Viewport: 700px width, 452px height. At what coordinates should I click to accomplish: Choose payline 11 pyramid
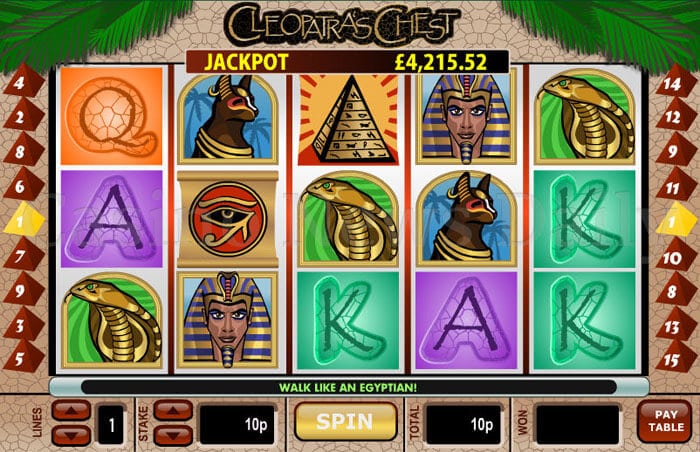point(674,187)
